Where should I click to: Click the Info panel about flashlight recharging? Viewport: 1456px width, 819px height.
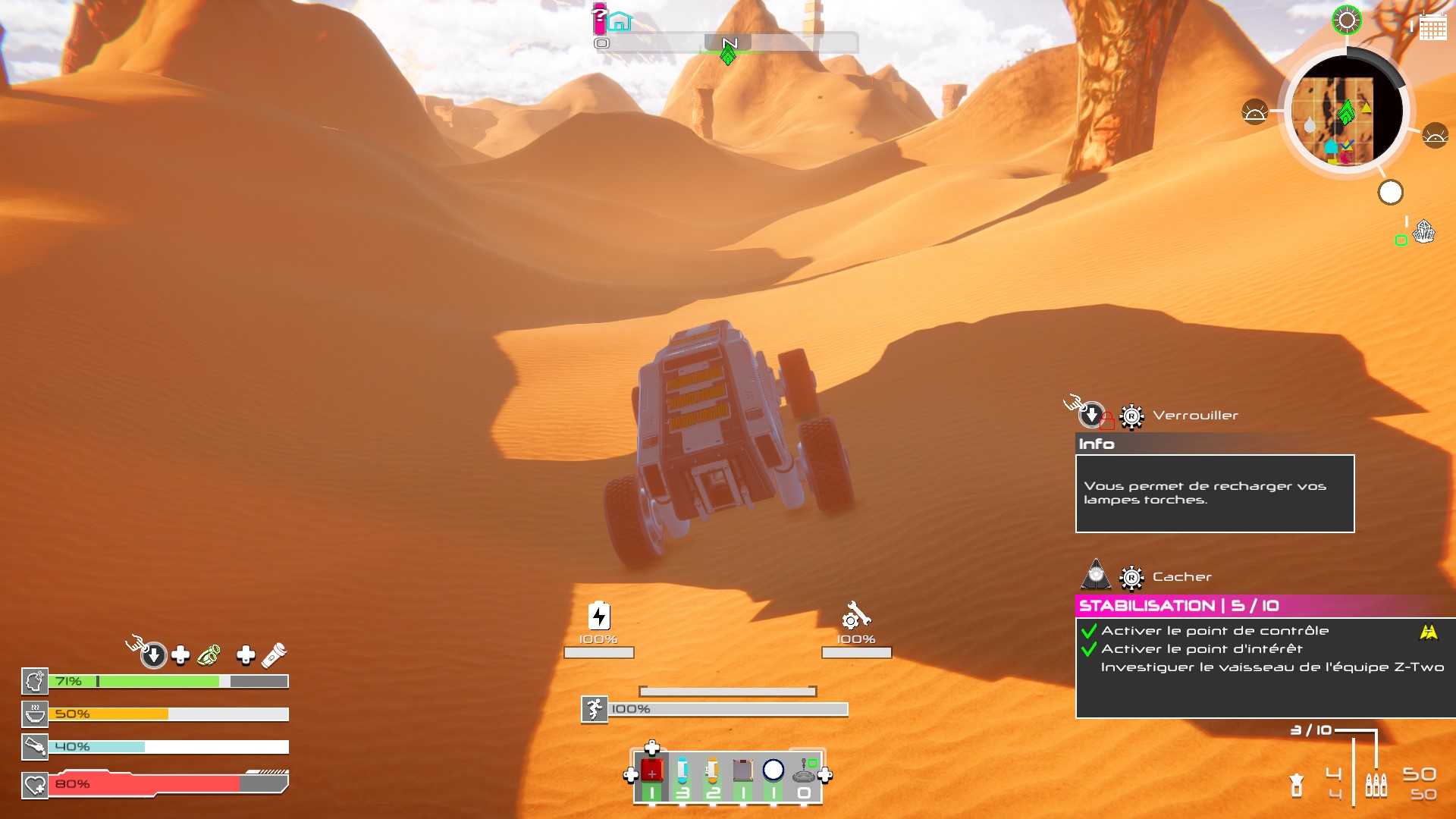(1214, 494)
